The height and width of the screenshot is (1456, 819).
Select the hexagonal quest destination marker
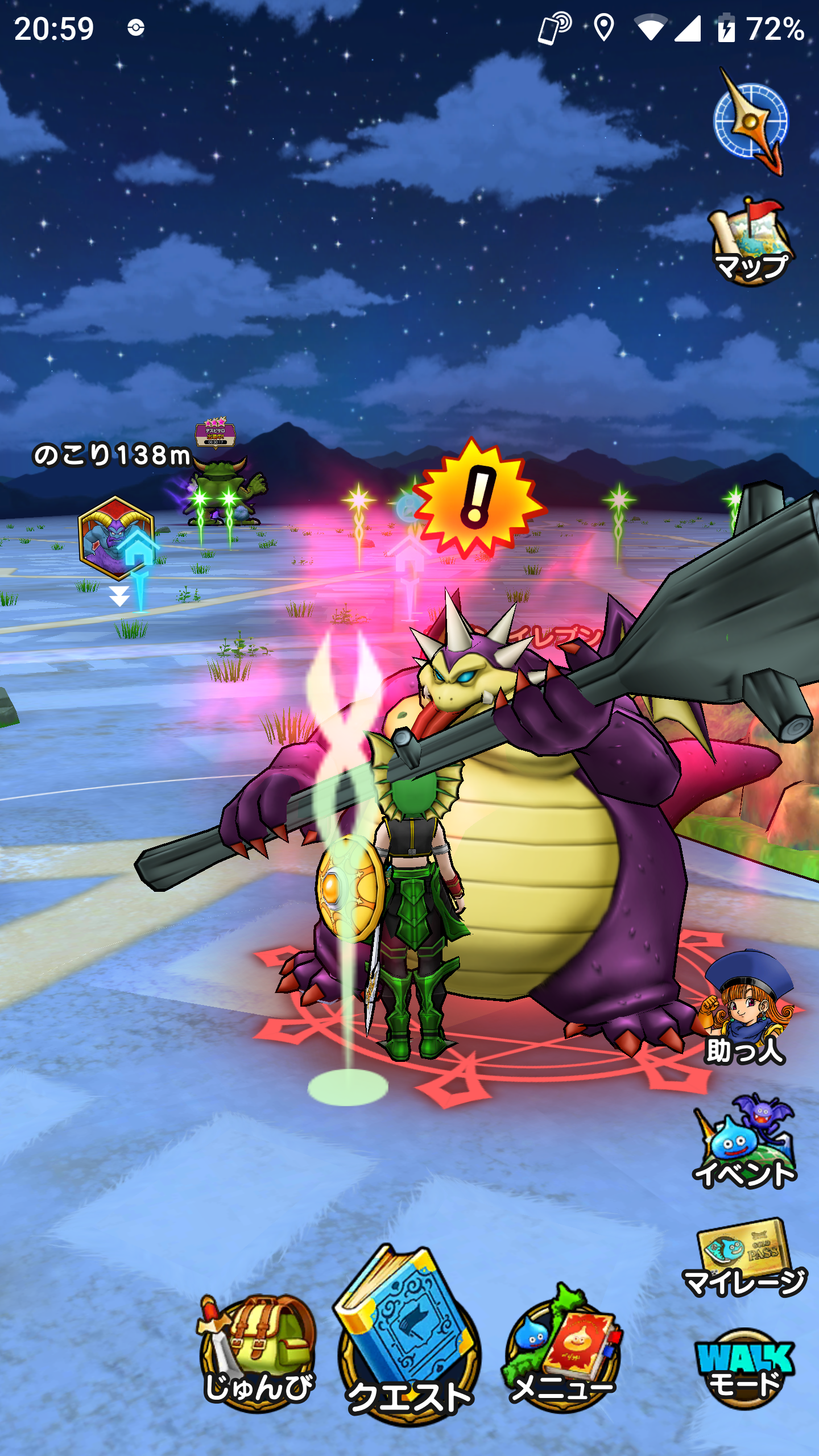(x=116, y=537)
